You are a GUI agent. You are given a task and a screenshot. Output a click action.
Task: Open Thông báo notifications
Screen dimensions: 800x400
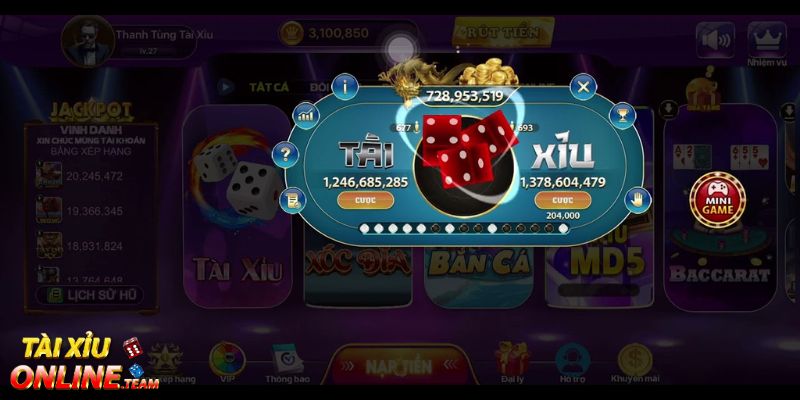click(285, 361)
